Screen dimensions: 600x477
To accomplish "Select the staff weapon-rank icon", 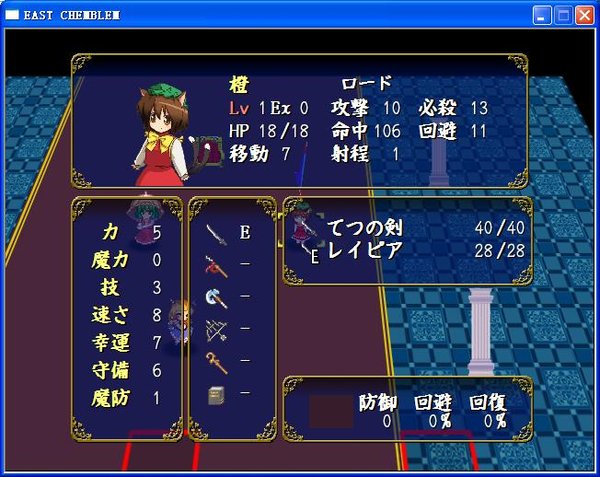I will pyautogui.click(x=217, y=361).
